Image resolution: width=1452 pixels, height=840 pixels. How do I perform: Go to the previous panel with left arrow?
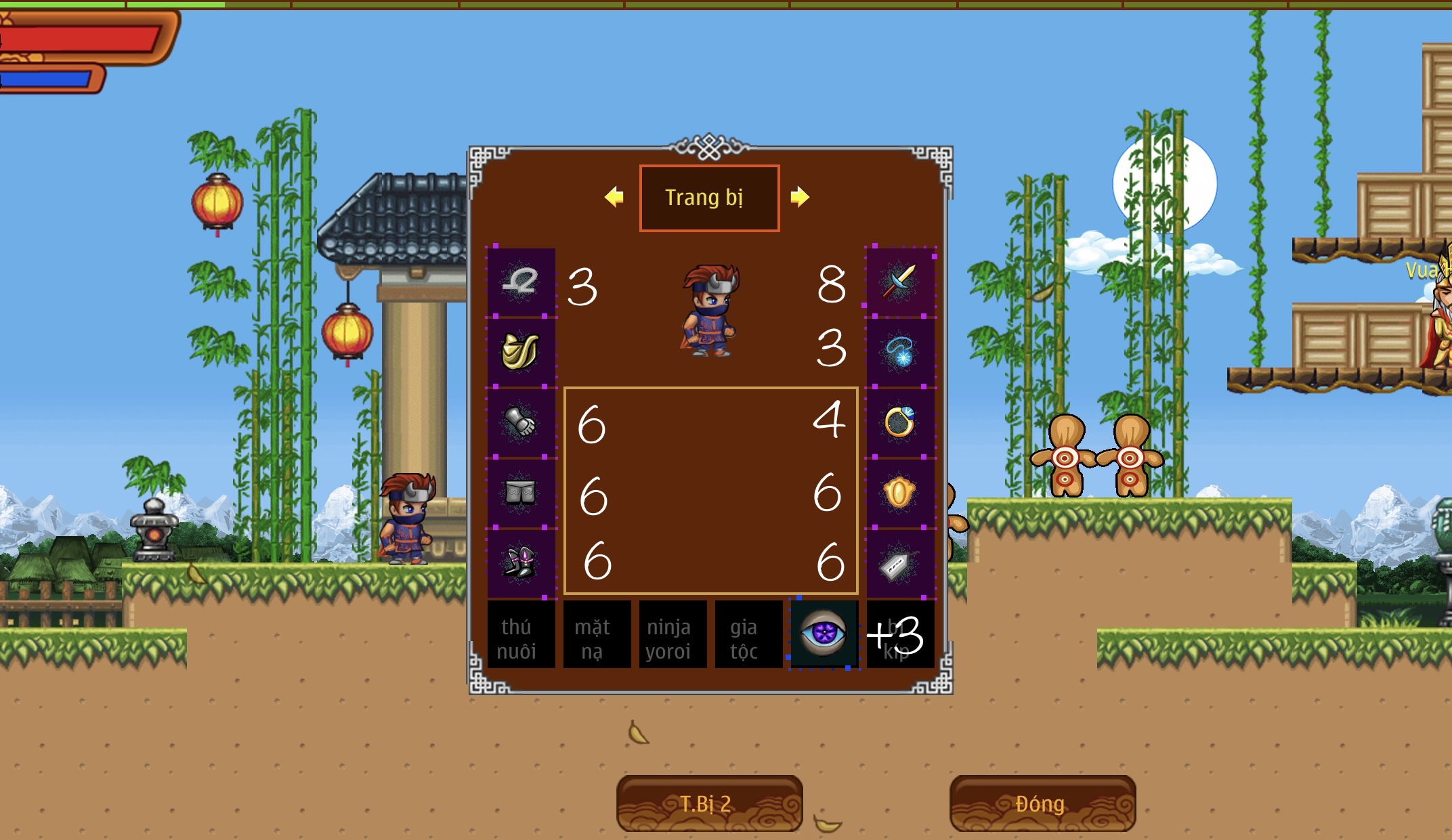pyautogui.click(x=614, y=197)
